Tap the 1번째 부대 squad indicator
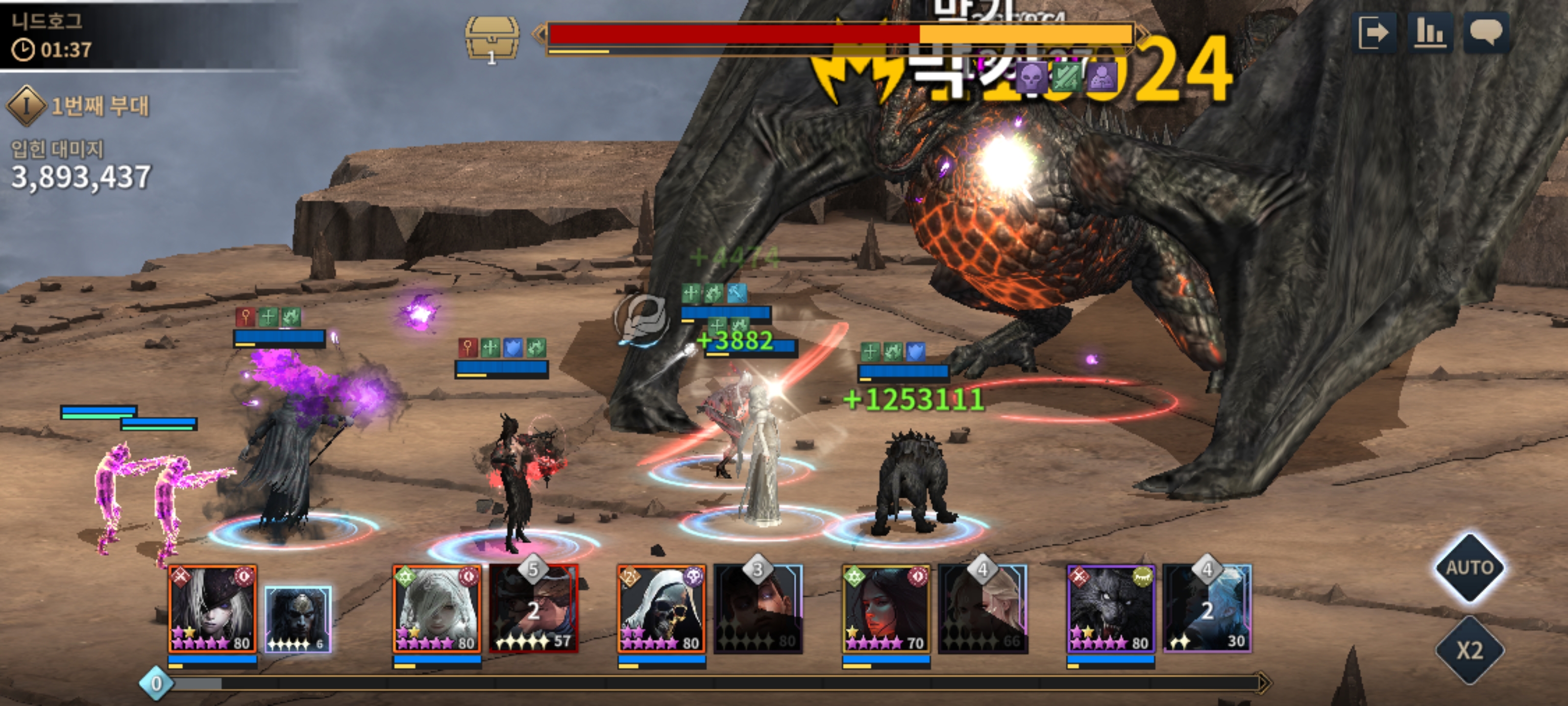This screenshot has height=706, width=1568. [x=79, y=106]
